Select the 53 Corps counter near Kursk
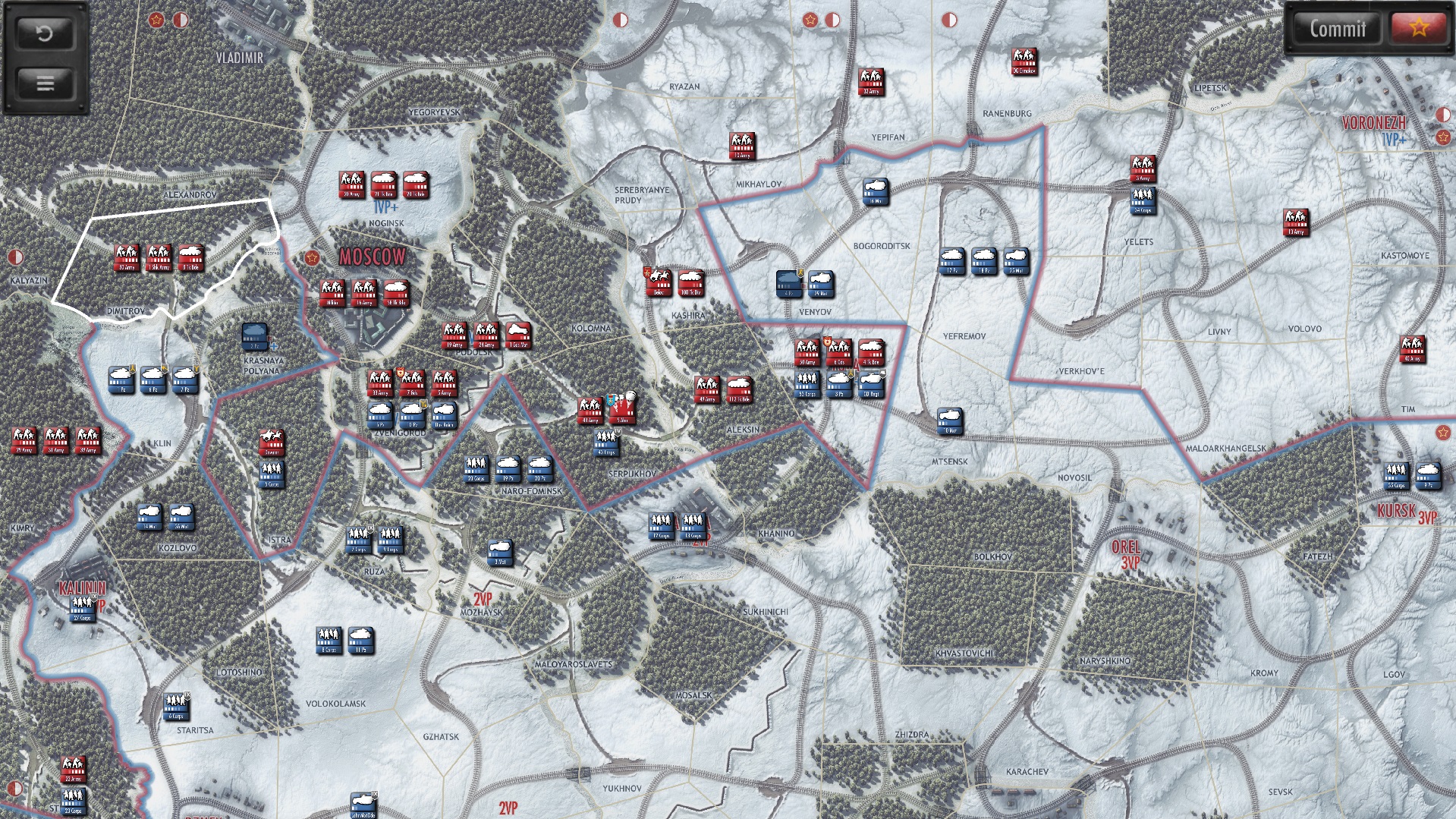1456x819 pixels. pyautogui.click(x=1396, y=473)
